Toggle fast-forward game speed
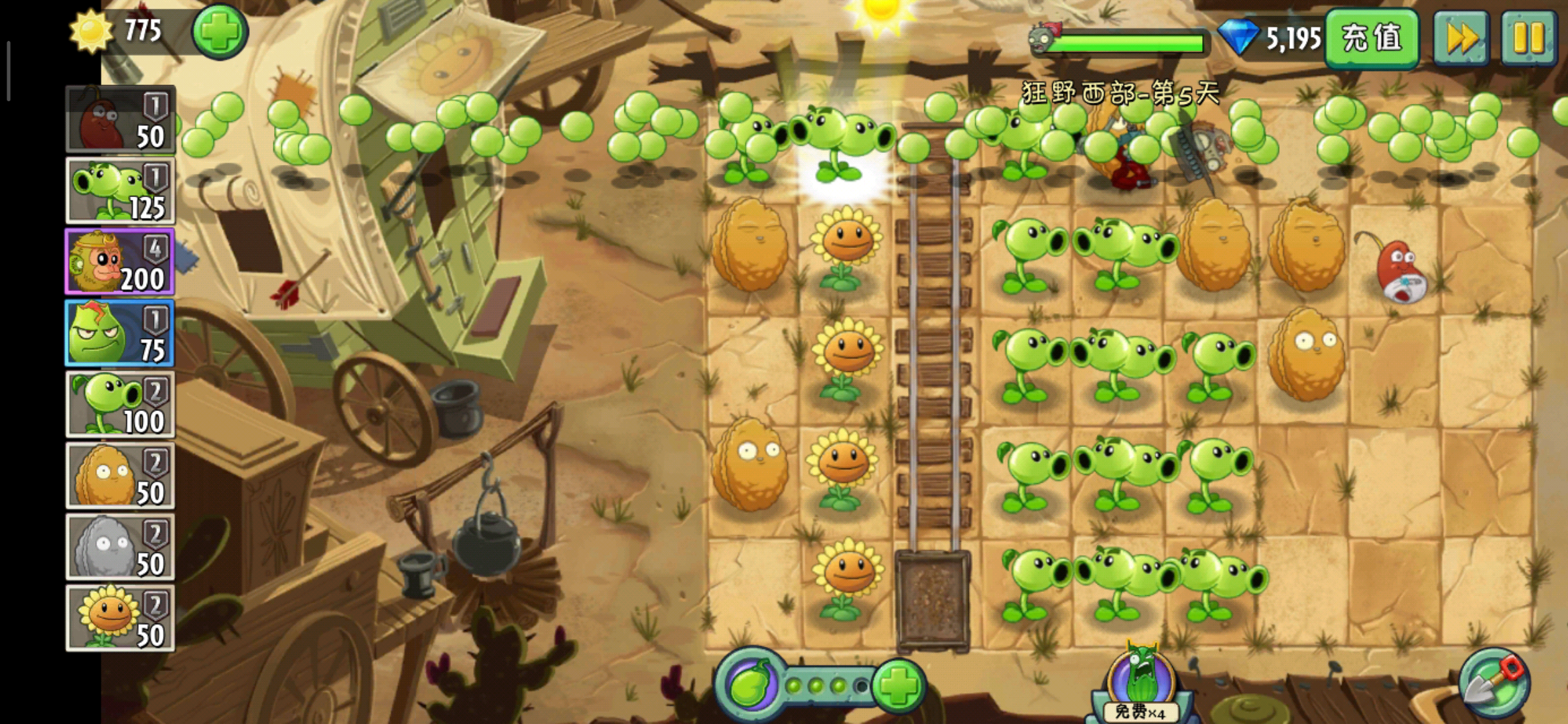Viewport: 1568px width, 724px height. point(1461,38)
